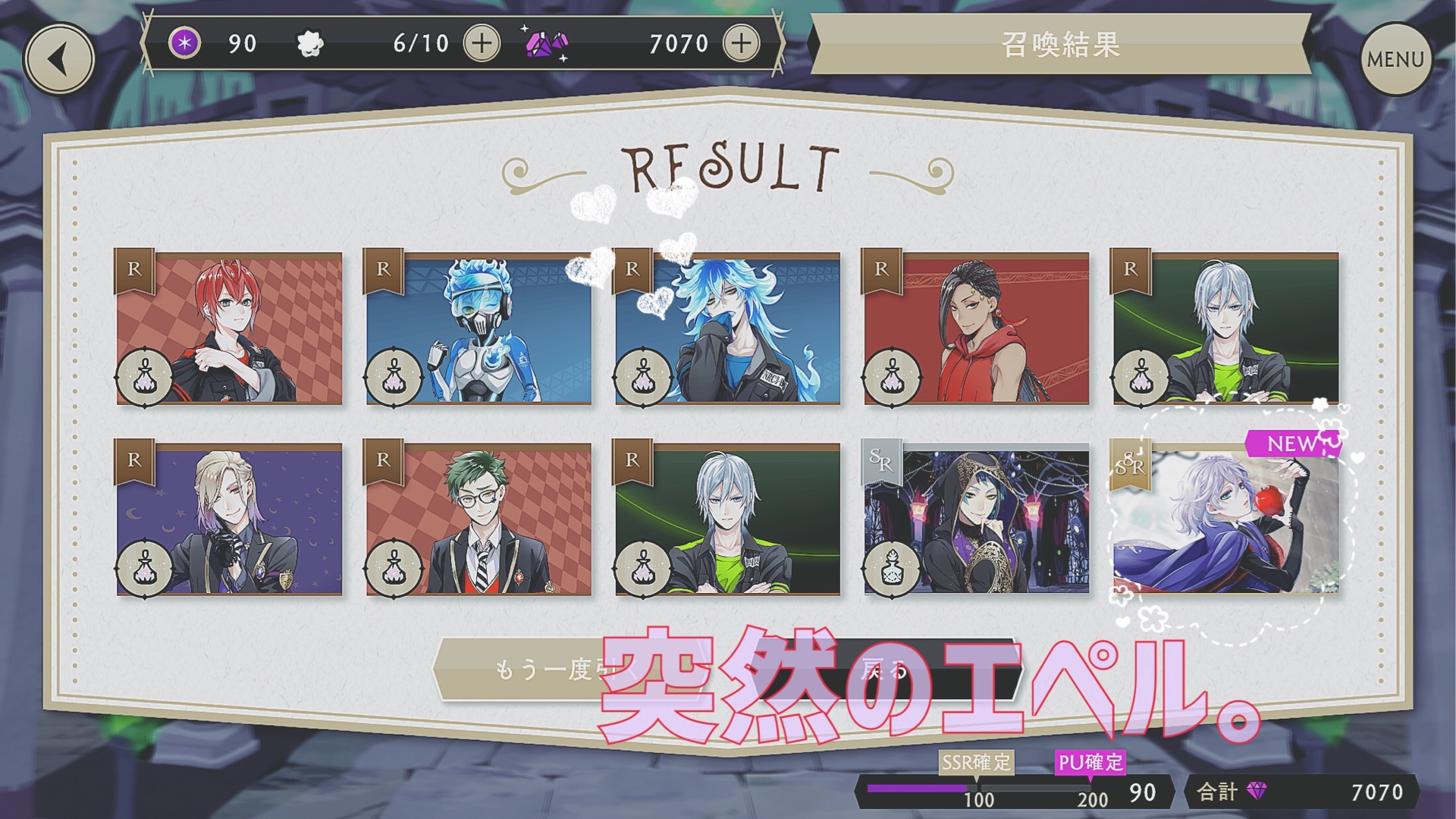Add more gems with the plus beside 7070
The height and width of the screenshot is (819, 1456).
tap(741, 43)
